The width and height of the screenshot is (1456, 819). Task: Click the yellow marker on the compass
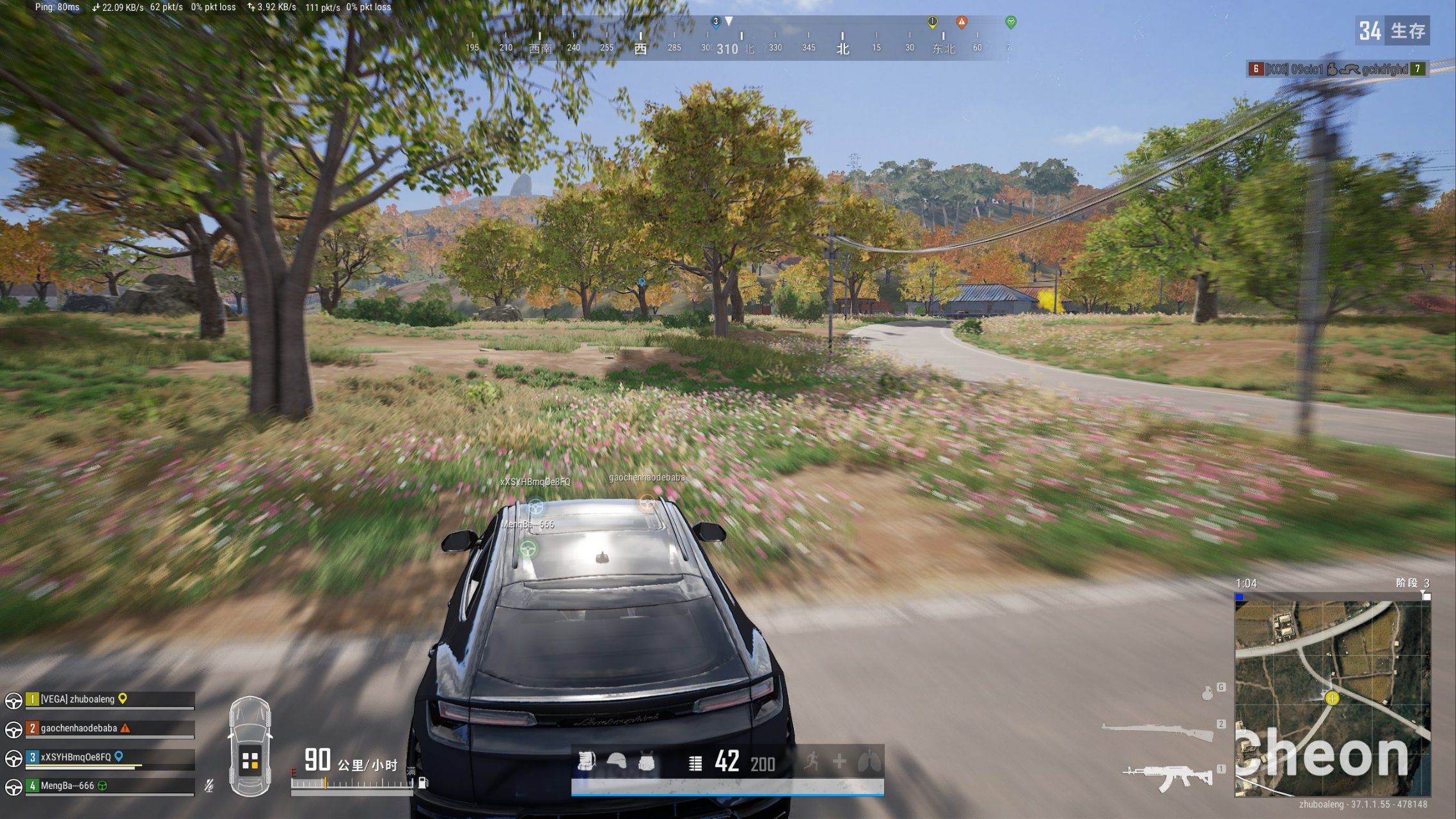coord(933,22)
